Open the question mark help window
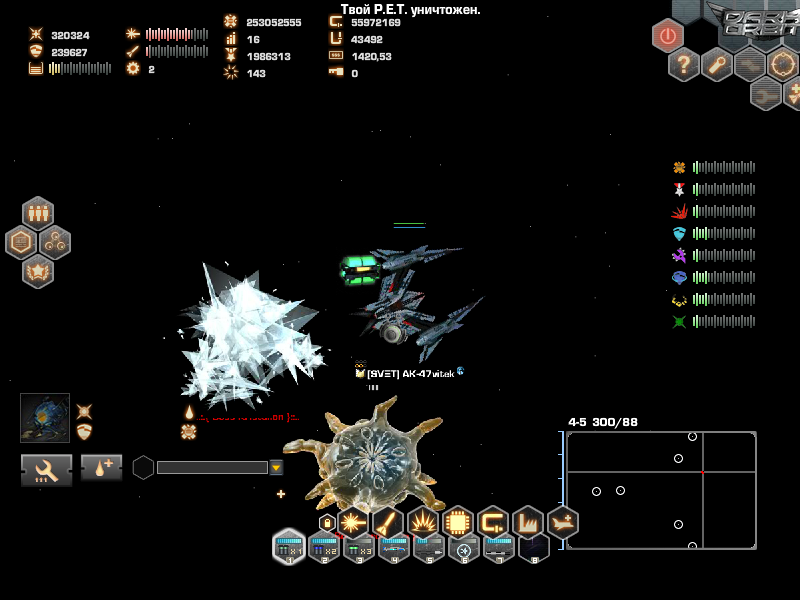 [x=684, y=65]
